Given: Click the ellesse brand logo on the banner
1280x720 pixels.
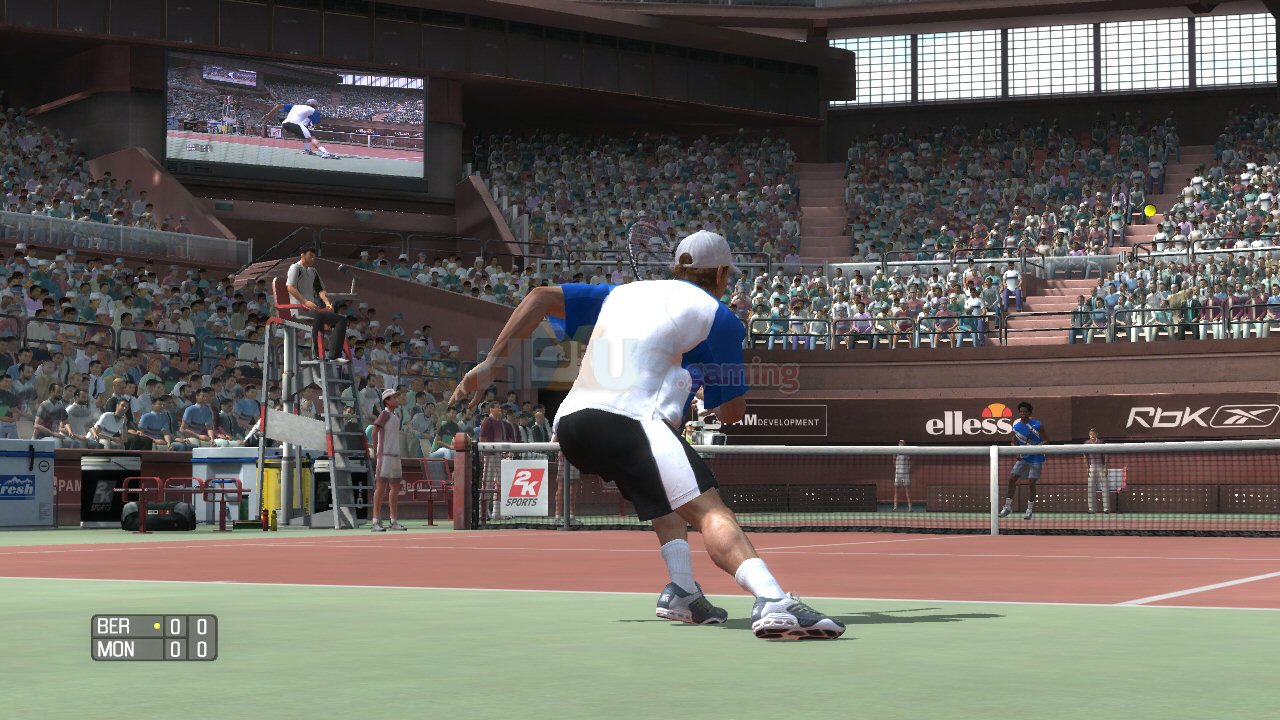Looking at the screenshot, I should (968, 424).
